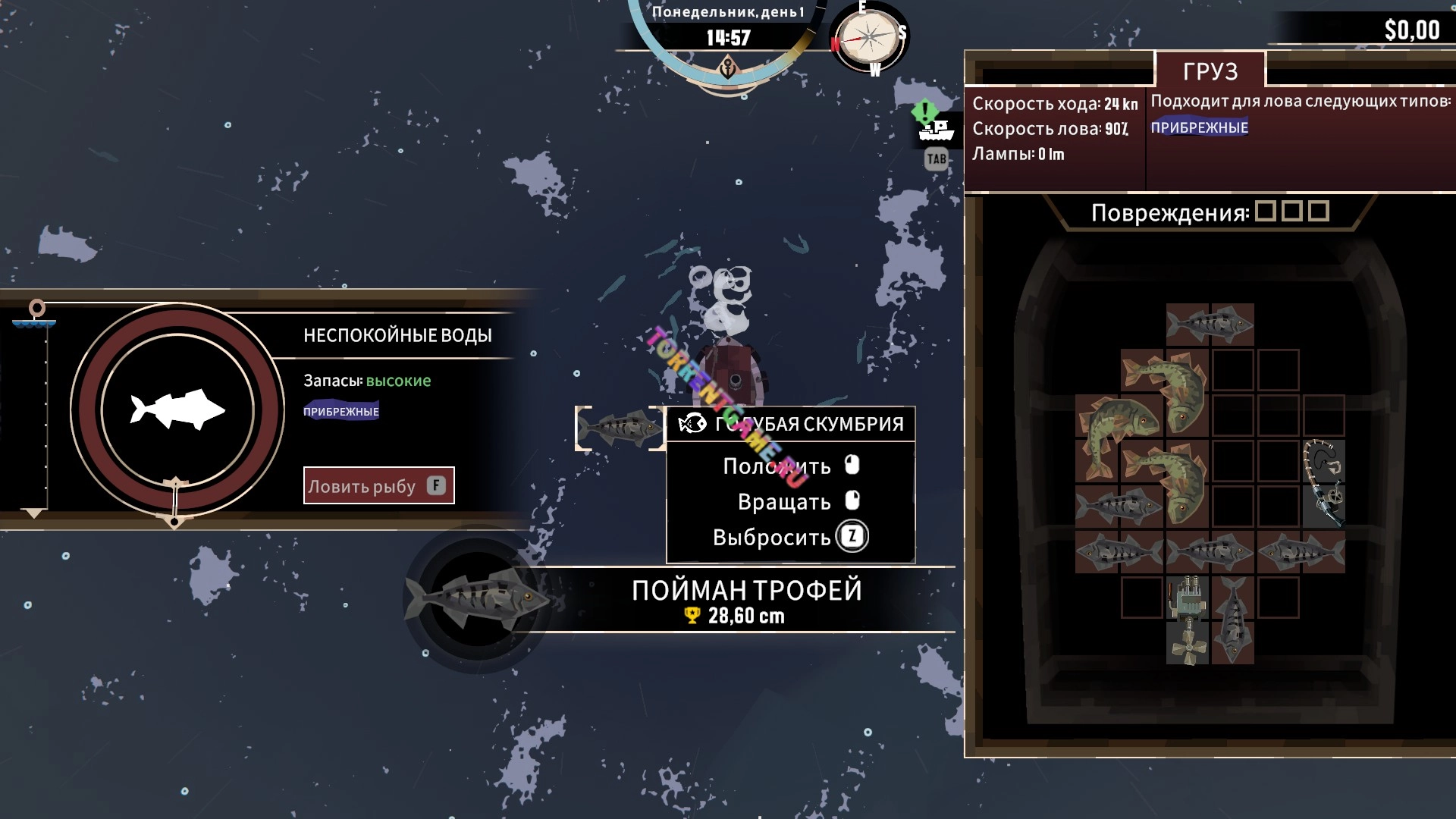Click the "ПРИБРЕЖНЫЕ" tag in the cargo panel
This screenshot has height=819, width=1456.
[1199, 127]
